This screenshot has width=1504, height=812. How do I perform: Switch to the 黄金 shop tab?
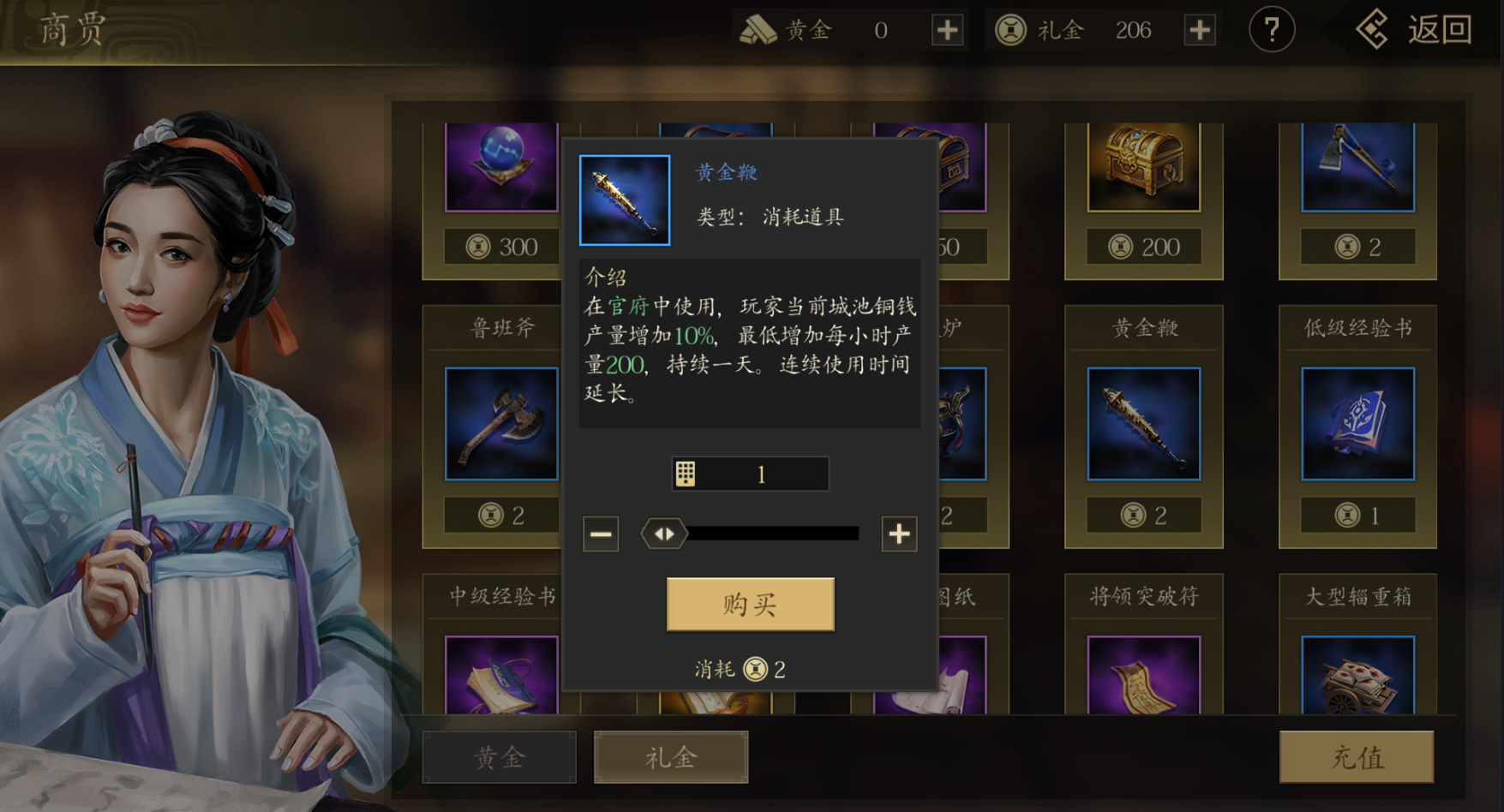500,757
